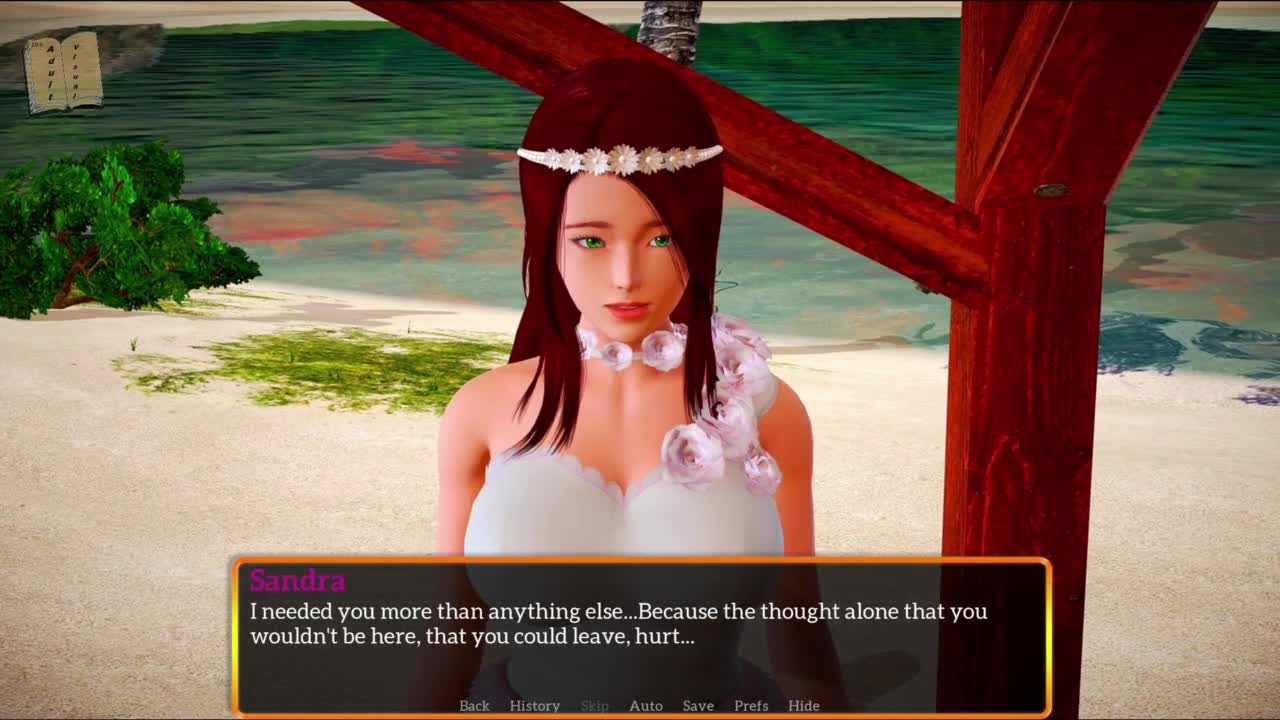Open the Save game menu

pyautogui.click(x=698, y=705)
